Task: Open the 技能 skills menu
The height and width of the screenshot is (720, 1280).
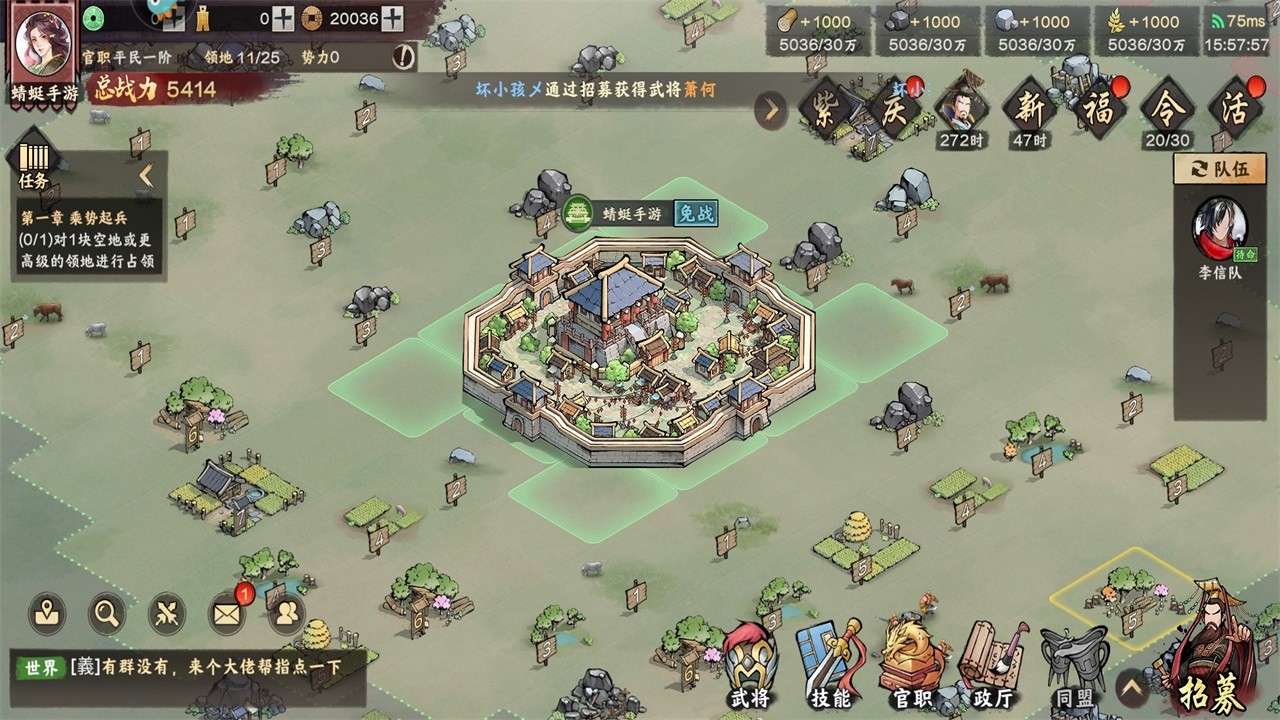Action: tap(830, 664)
